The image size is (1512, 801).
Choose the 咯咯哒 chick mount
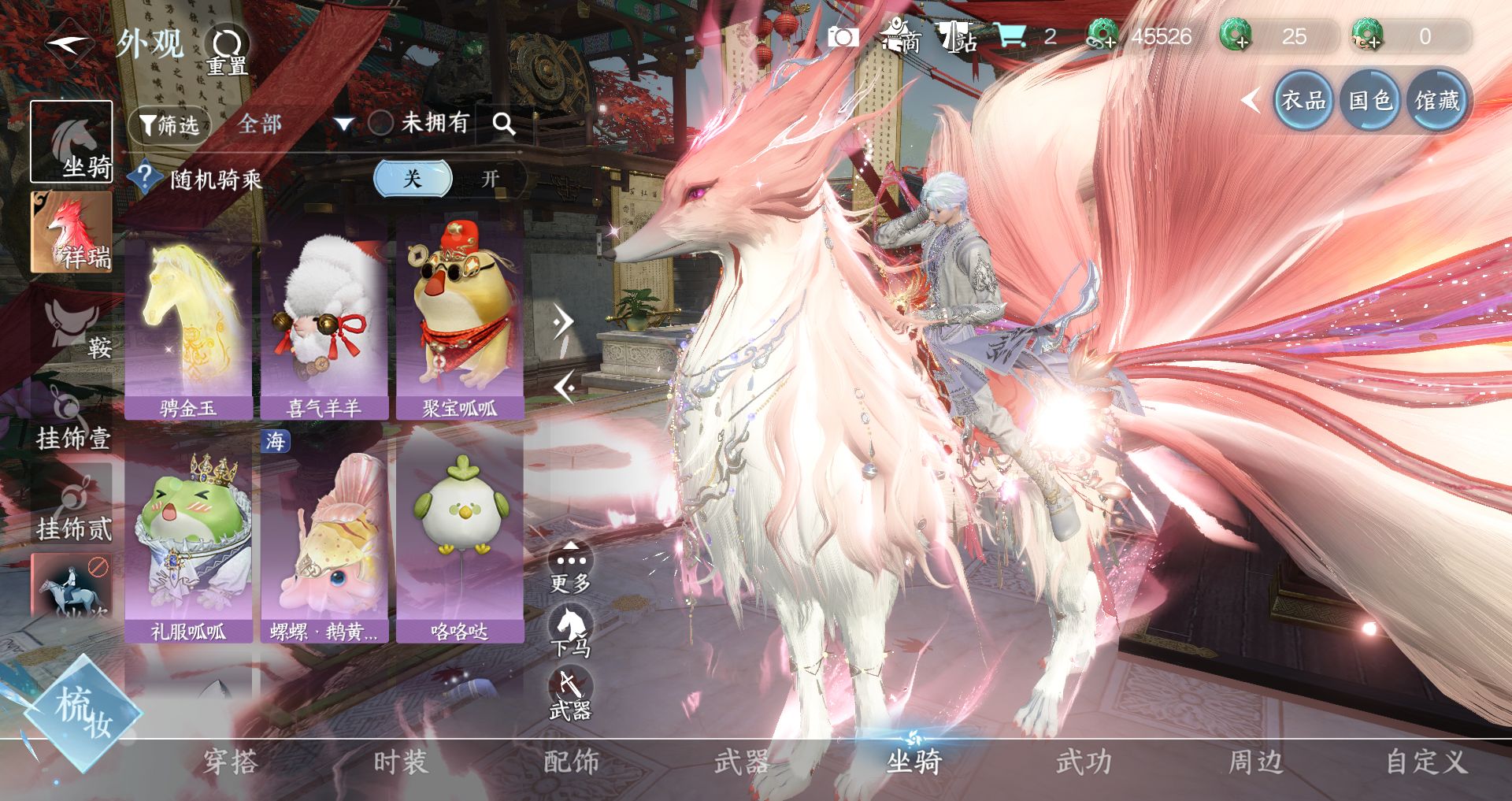(460, 543)
